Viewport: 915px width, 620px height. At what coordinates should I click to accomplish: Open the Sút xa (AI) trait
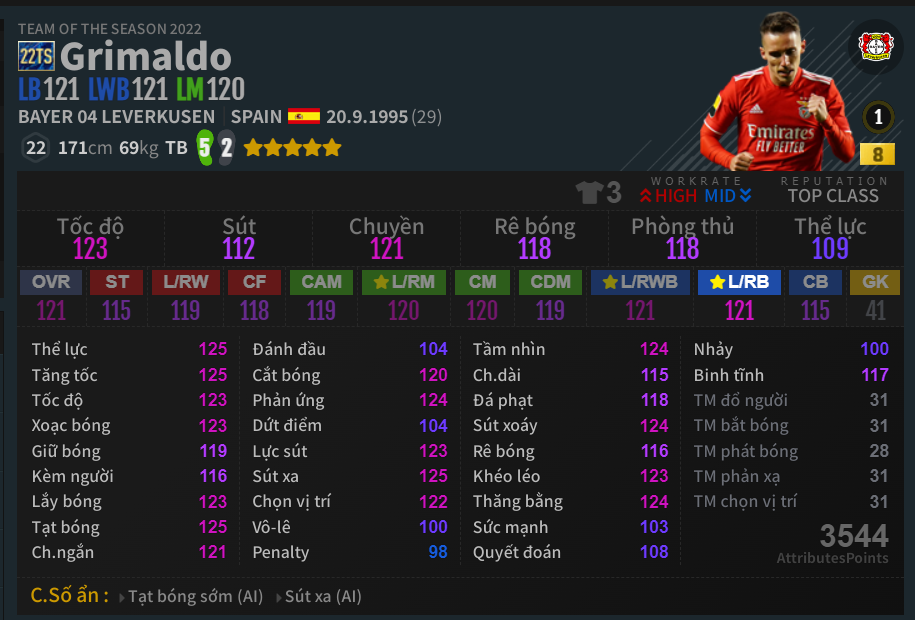coord(322,597)
